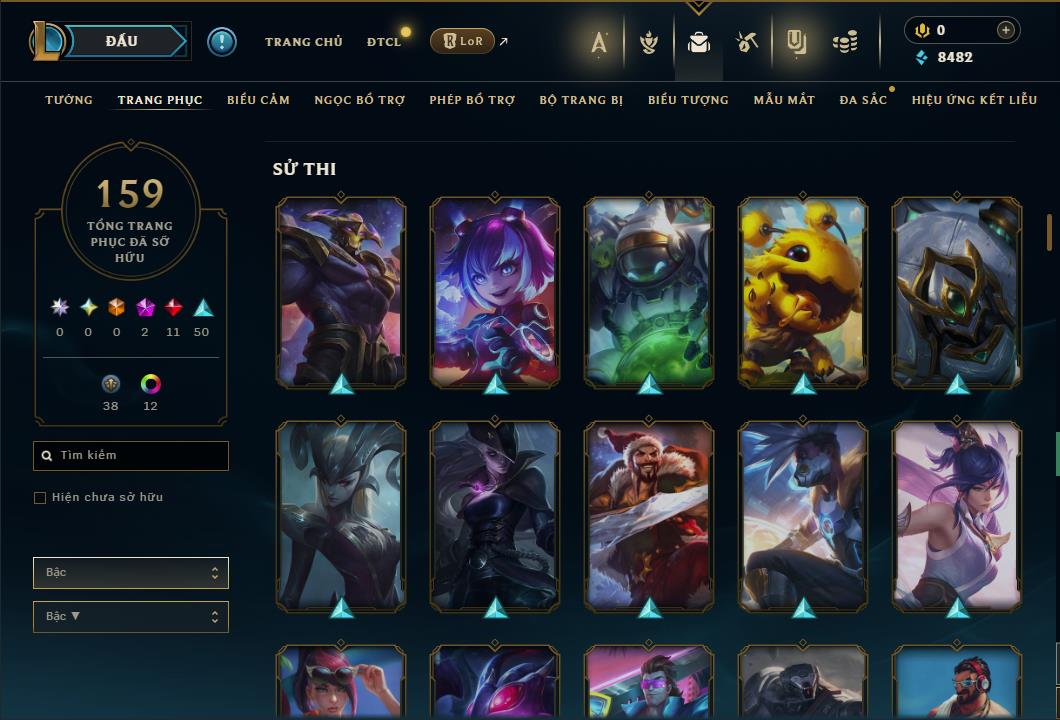Show the BỘ TRANG BỊ tab

point(581,100)
